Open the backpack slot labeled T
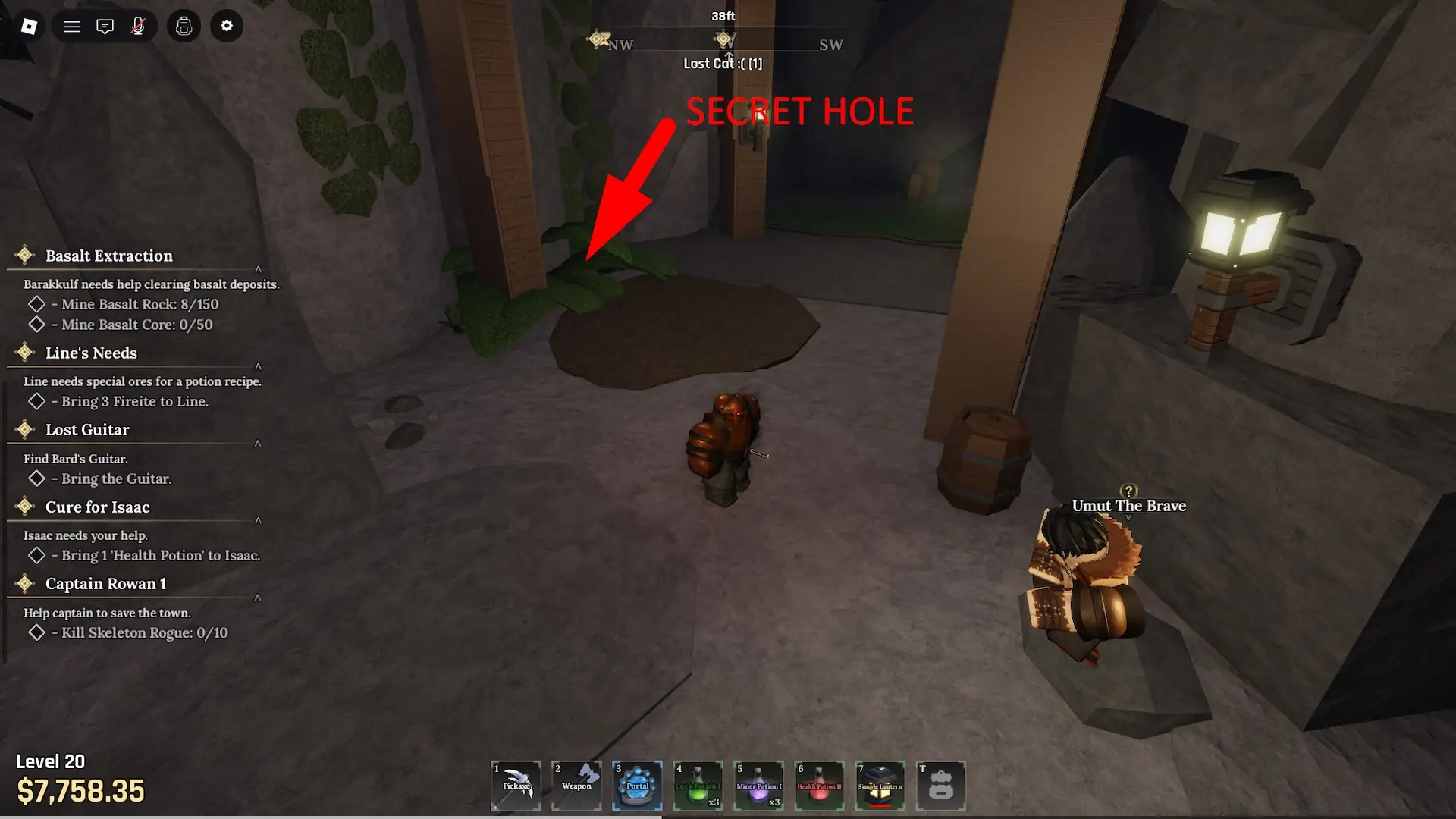This screenshot has height=819, width=1456. pos(940,786)
